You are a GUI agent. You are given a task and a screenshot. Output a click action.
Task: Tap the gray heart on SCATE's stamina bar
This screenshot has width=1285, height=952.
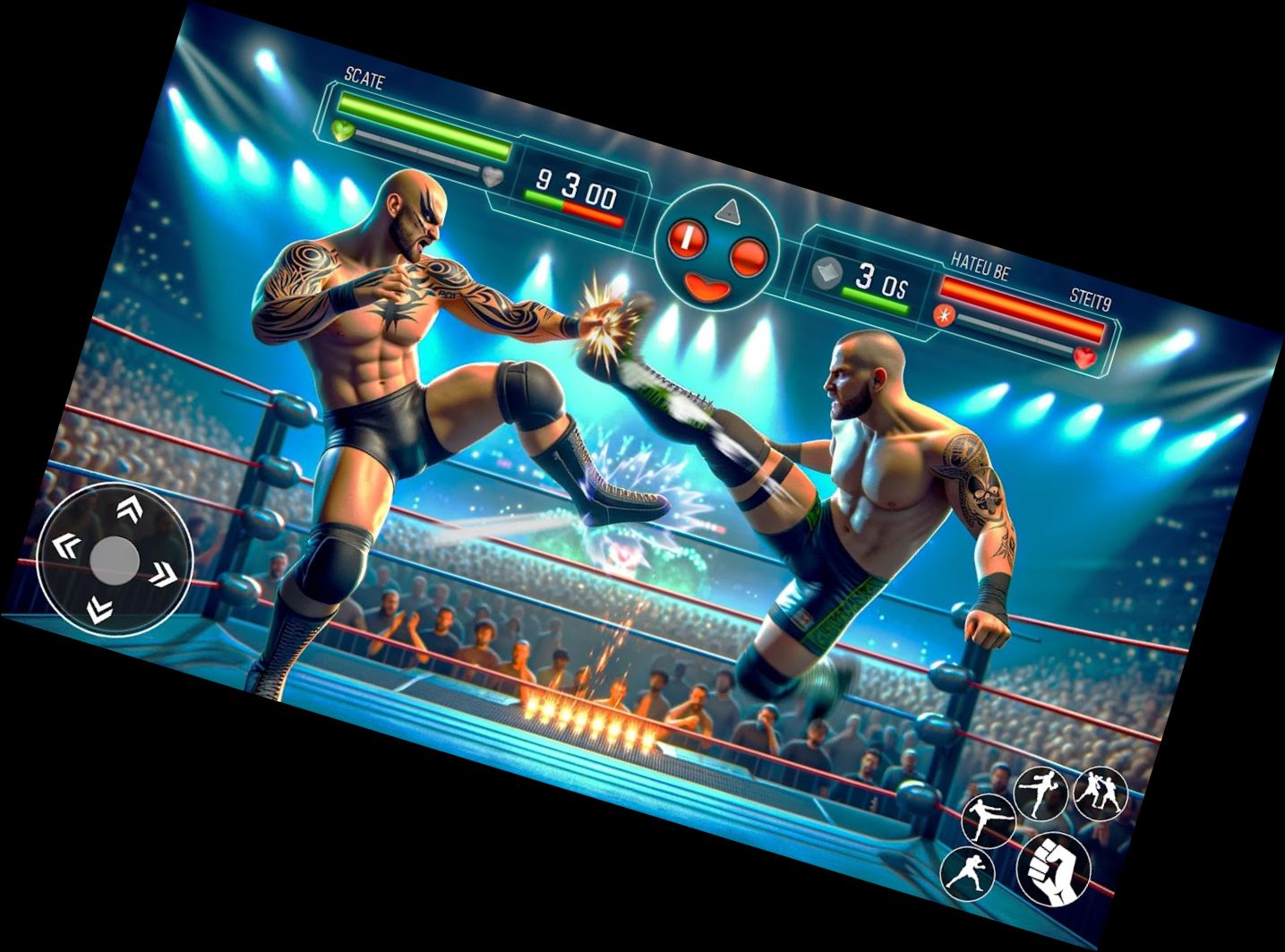click(492, 177)
